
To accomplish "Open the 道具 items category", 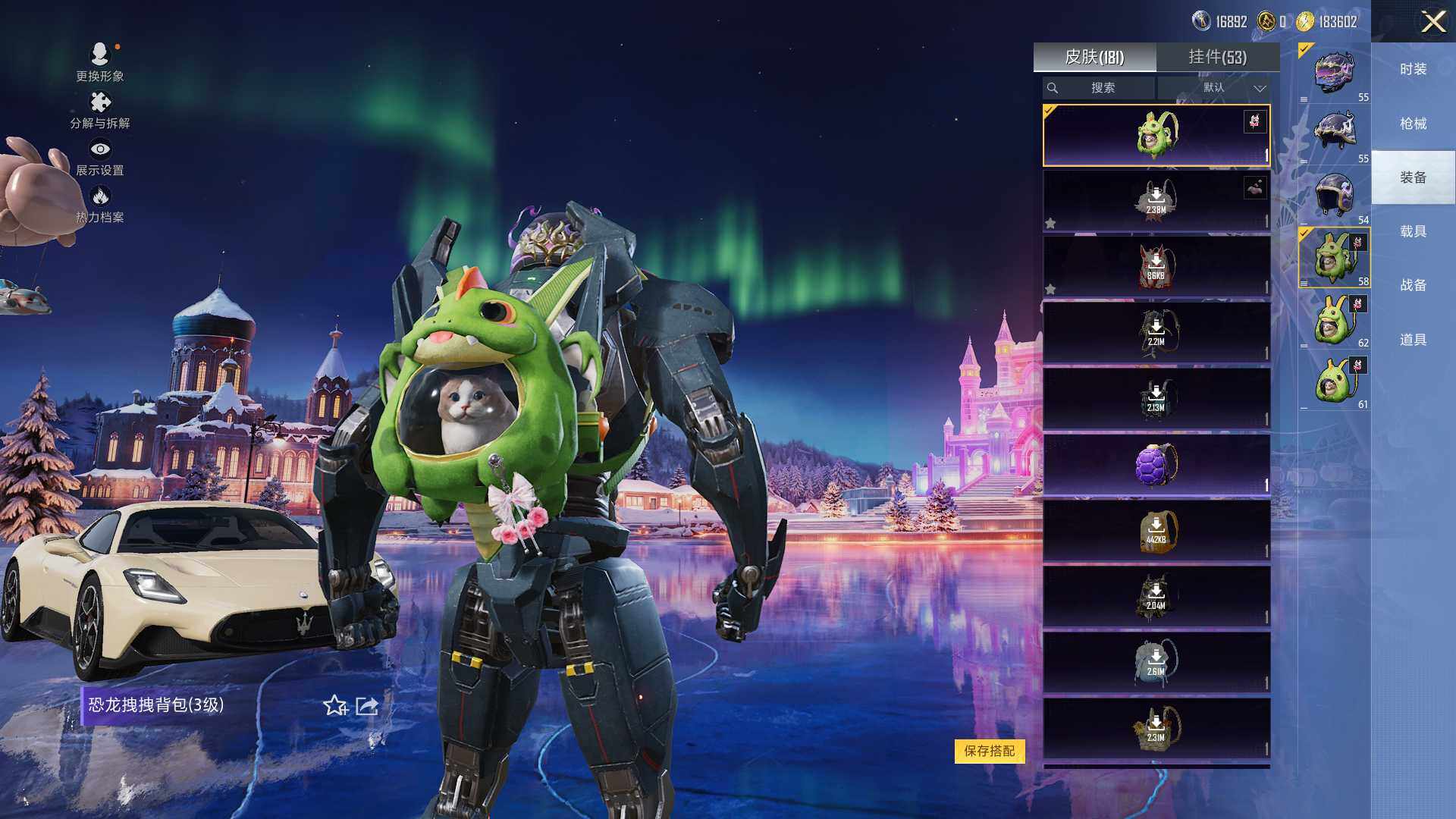I will (1413, 340).
